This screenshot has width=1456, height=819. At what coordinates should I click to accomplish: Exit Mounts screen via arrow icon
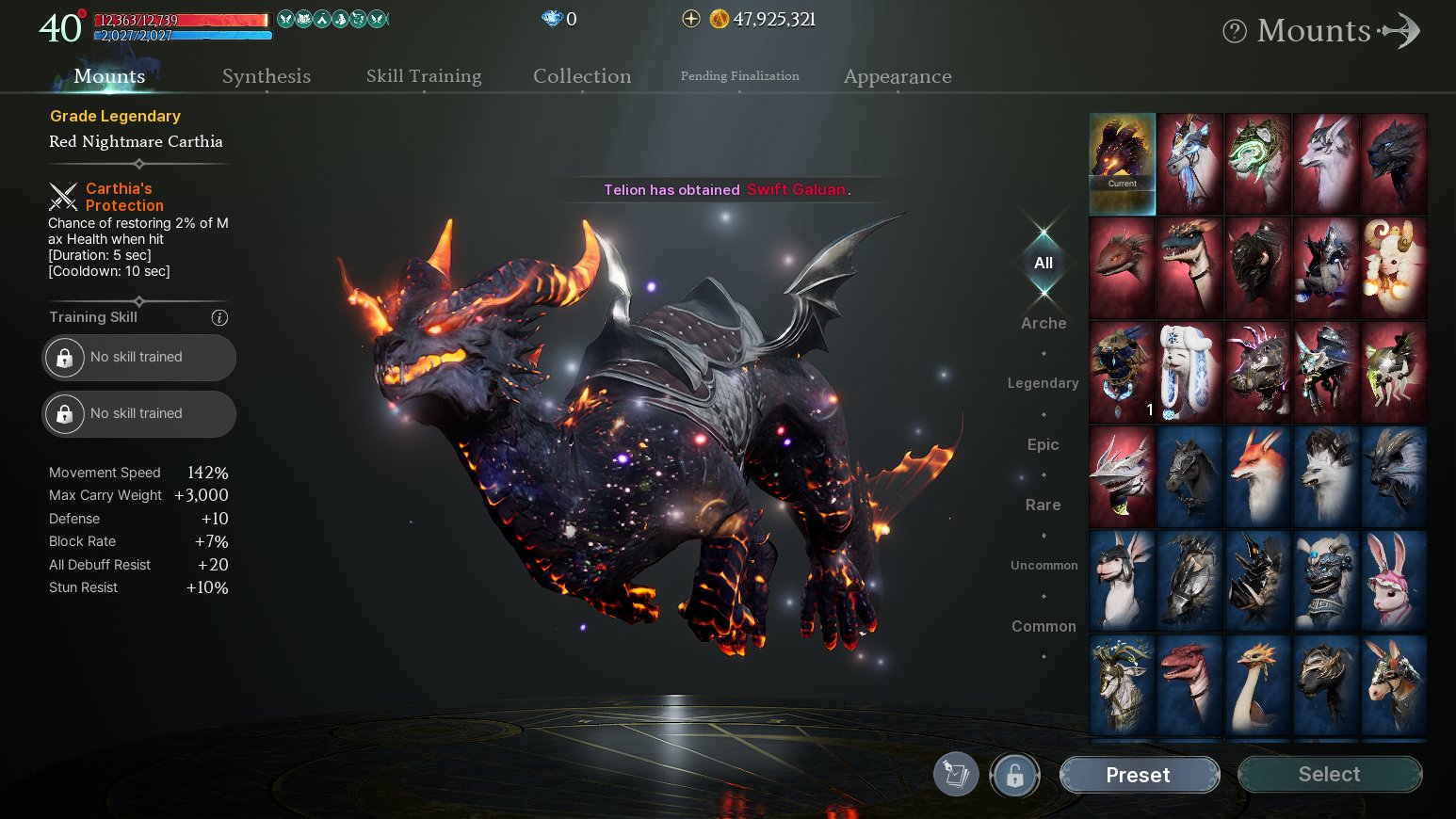click(1400, 30)
